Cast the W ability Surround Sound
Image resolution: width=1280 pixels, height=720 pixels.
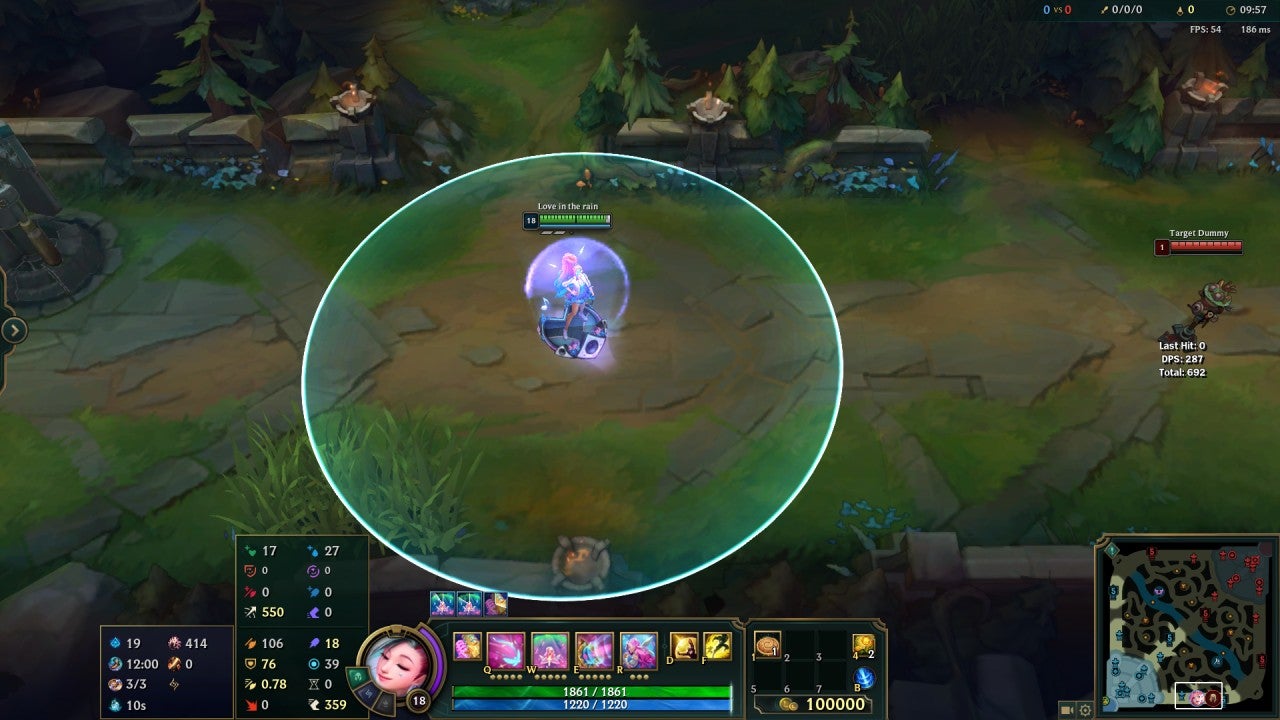coord(549,651)
